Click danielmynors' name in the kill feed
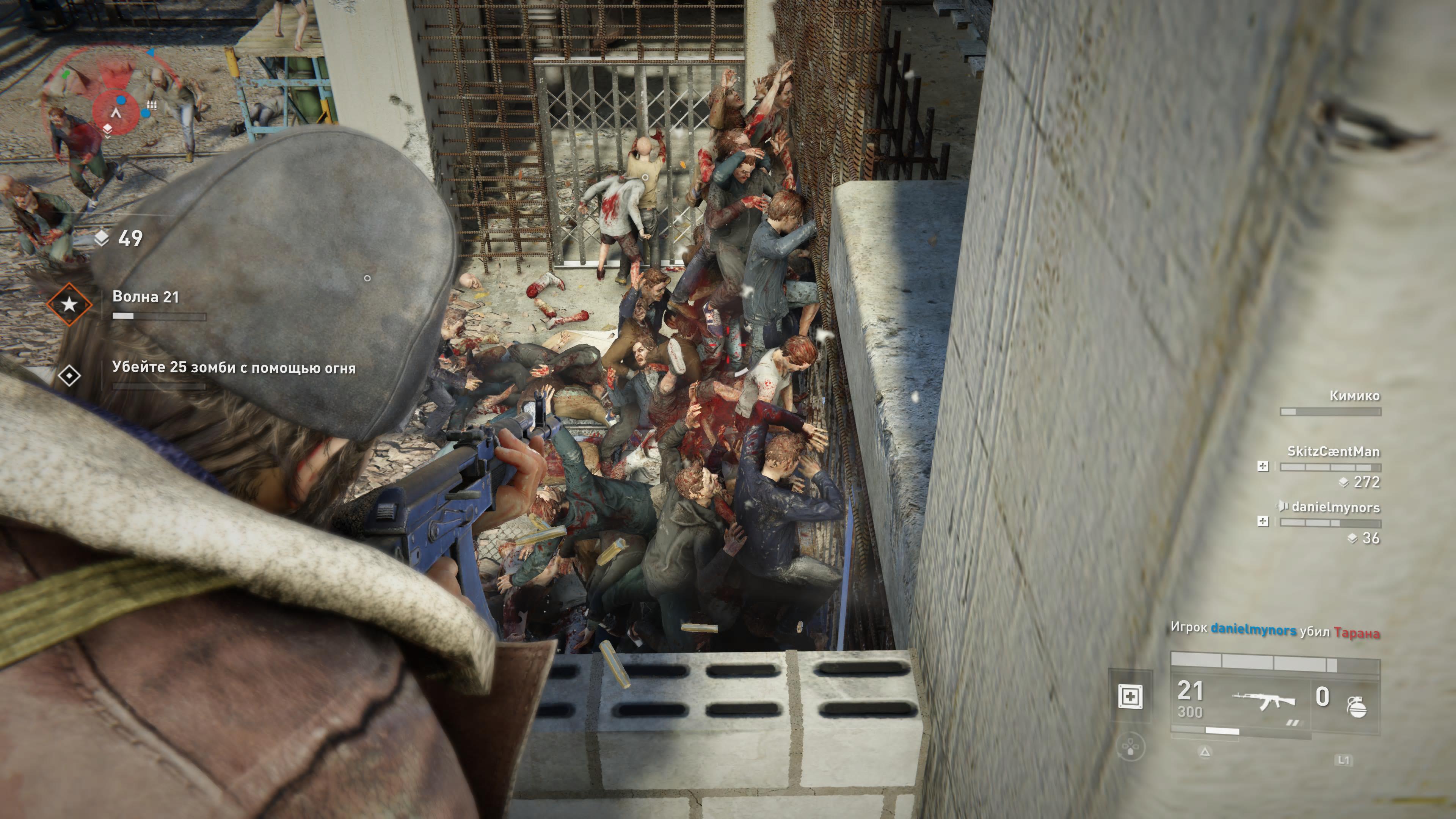Screen dimensions: 1456x819 [1253, 630]
